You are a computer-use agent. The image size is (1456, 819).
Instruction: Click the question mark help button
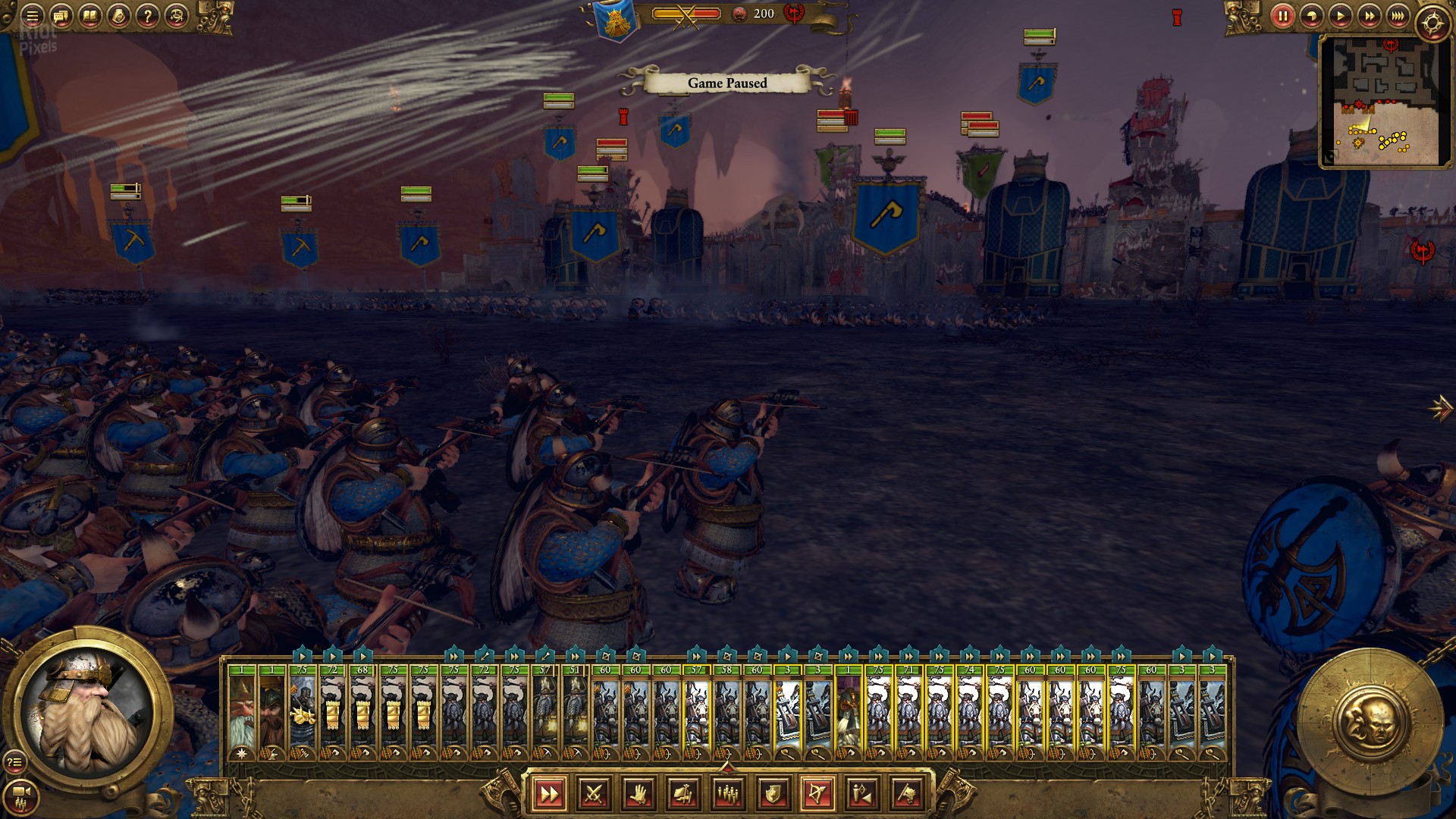[148, 16]
